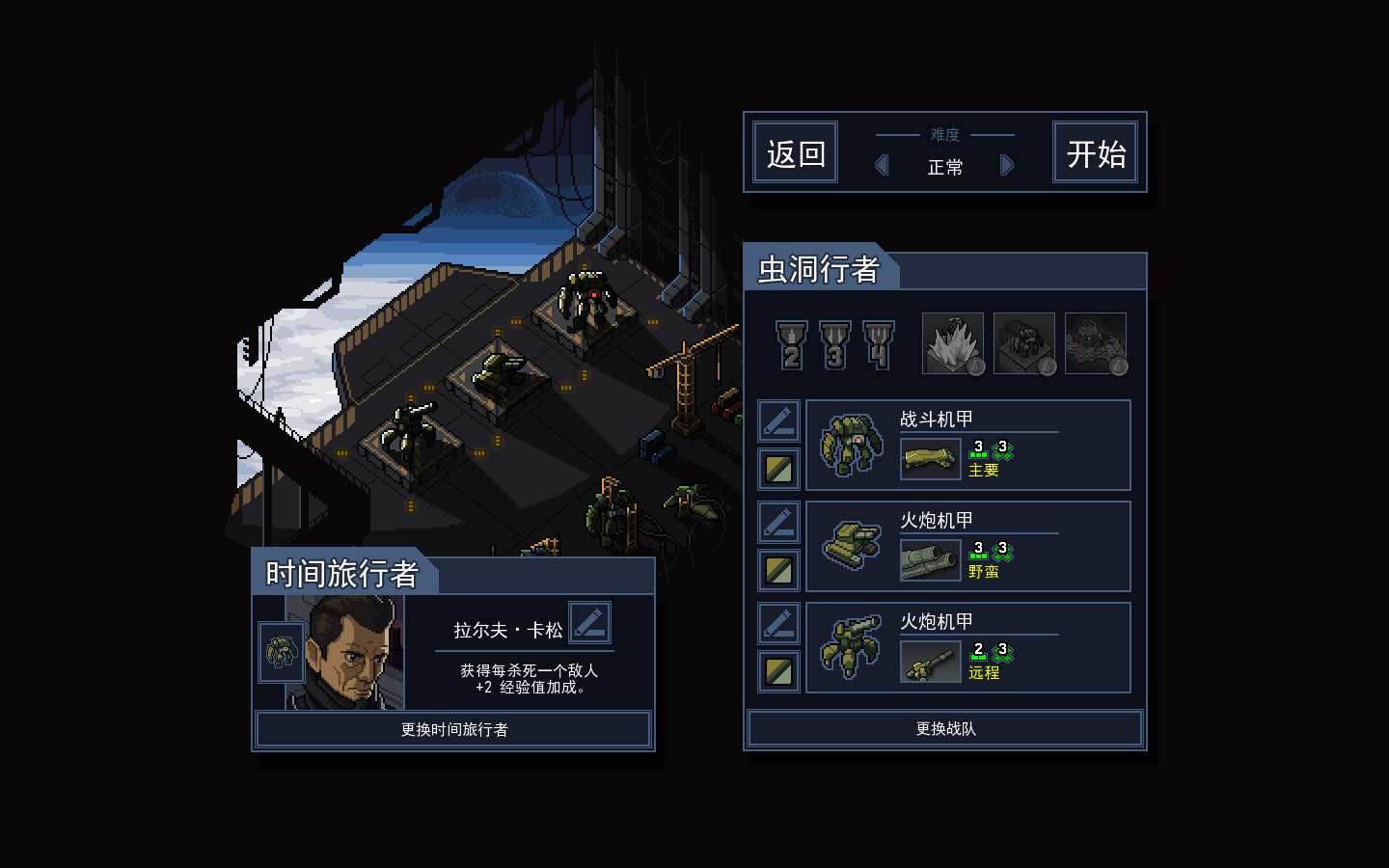Click the pilot's mech icon beside portrait
The image size is (1389, 868).
click(281, 652)
